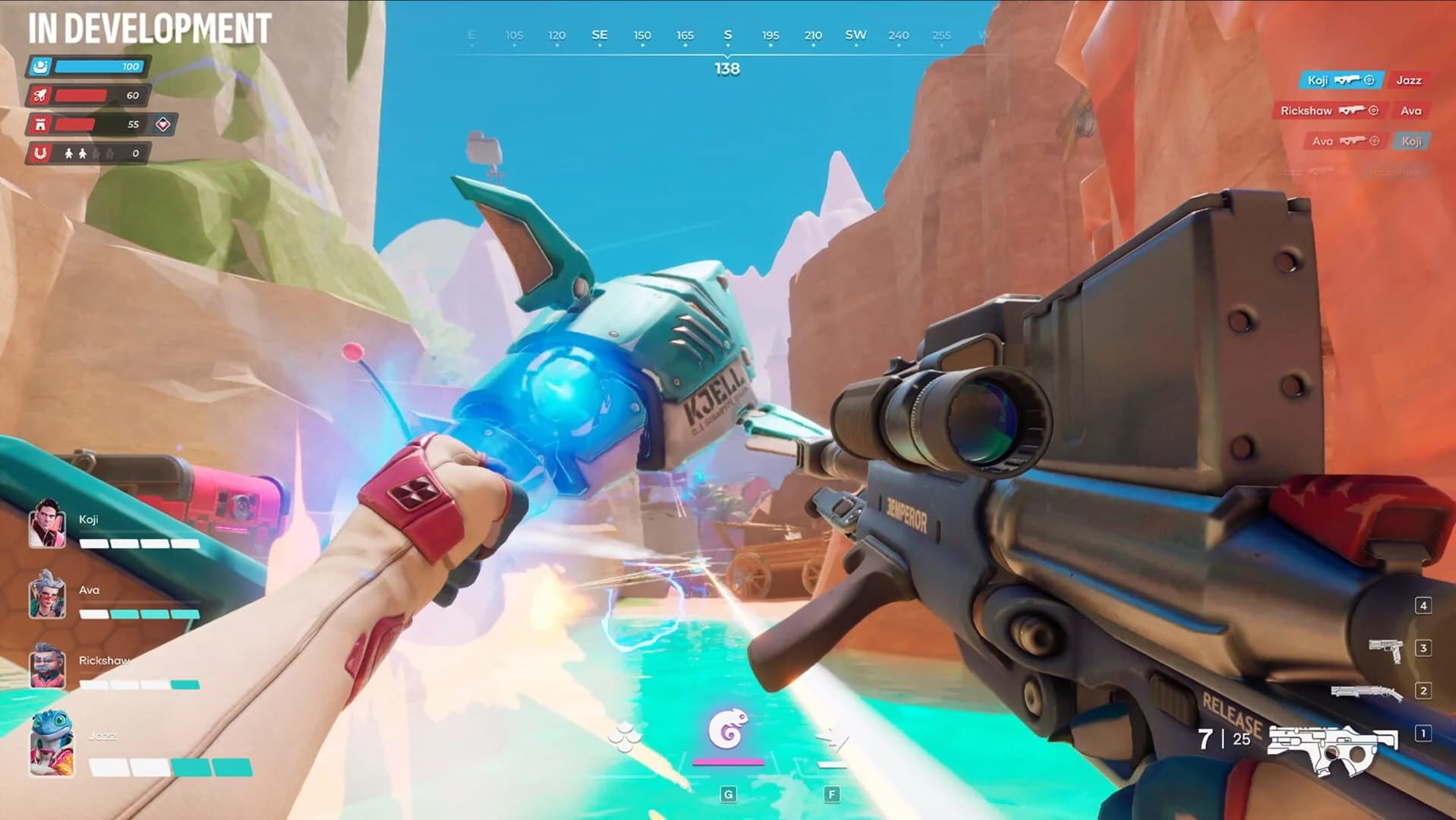Screen dimensions: 1456x820
Task: Select the S heading on the compass bar
Action: pyautogui.click(x=727, y=35)
